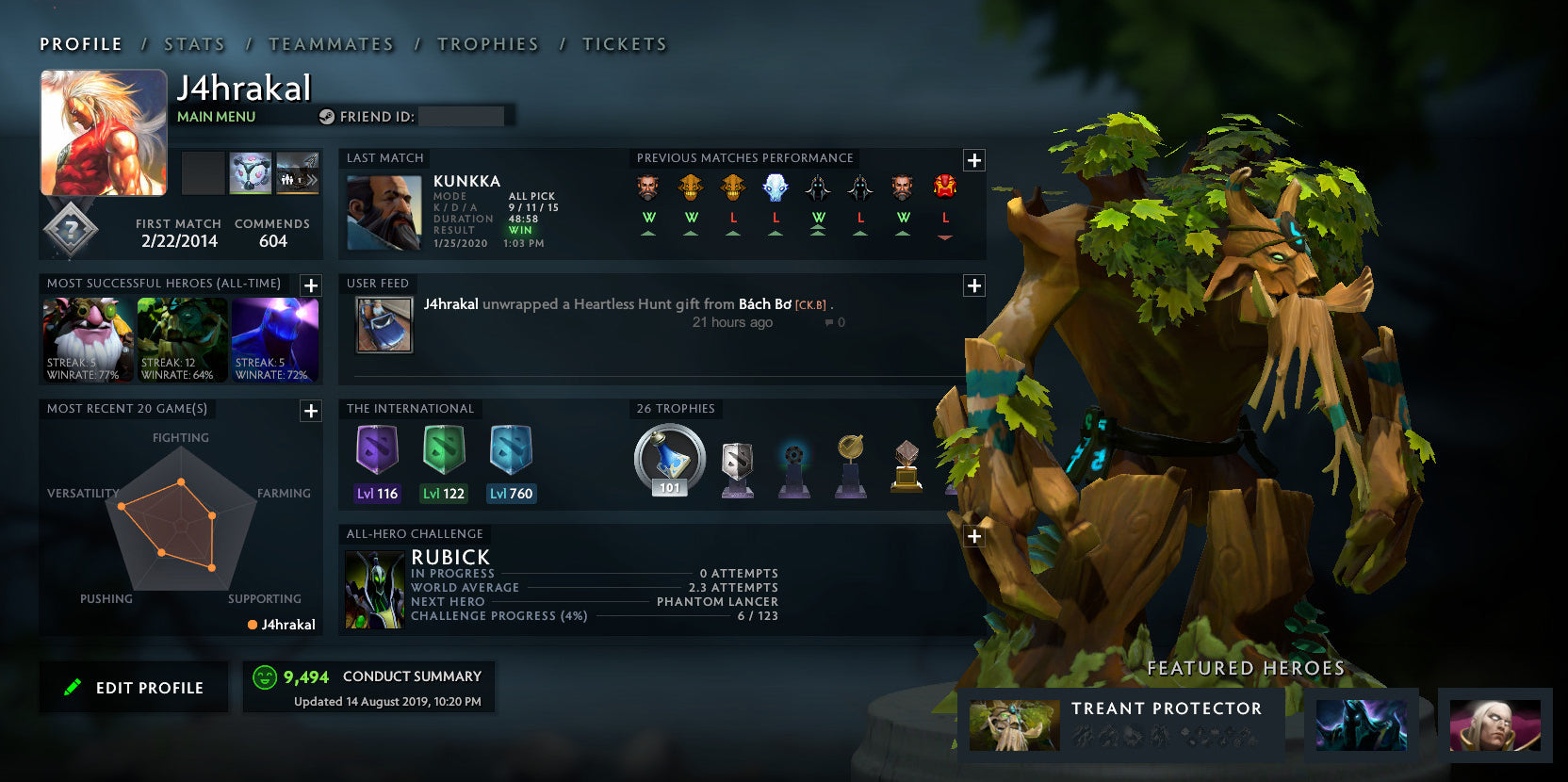Screen dimensions: 1568x782
Task: Click the Edit Profile button
Action: pyautogui.click(x=133, y=687)
